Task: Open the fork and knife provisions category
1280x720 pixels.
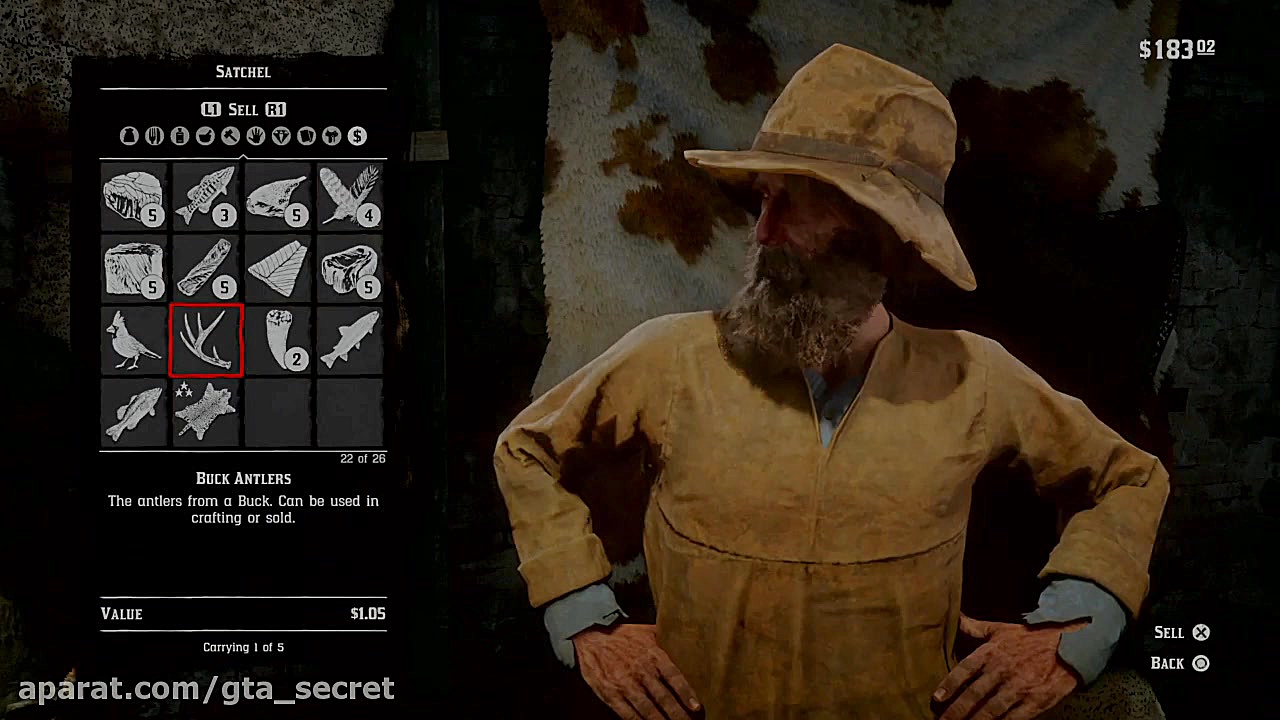Action: click(x=154, y=136)
